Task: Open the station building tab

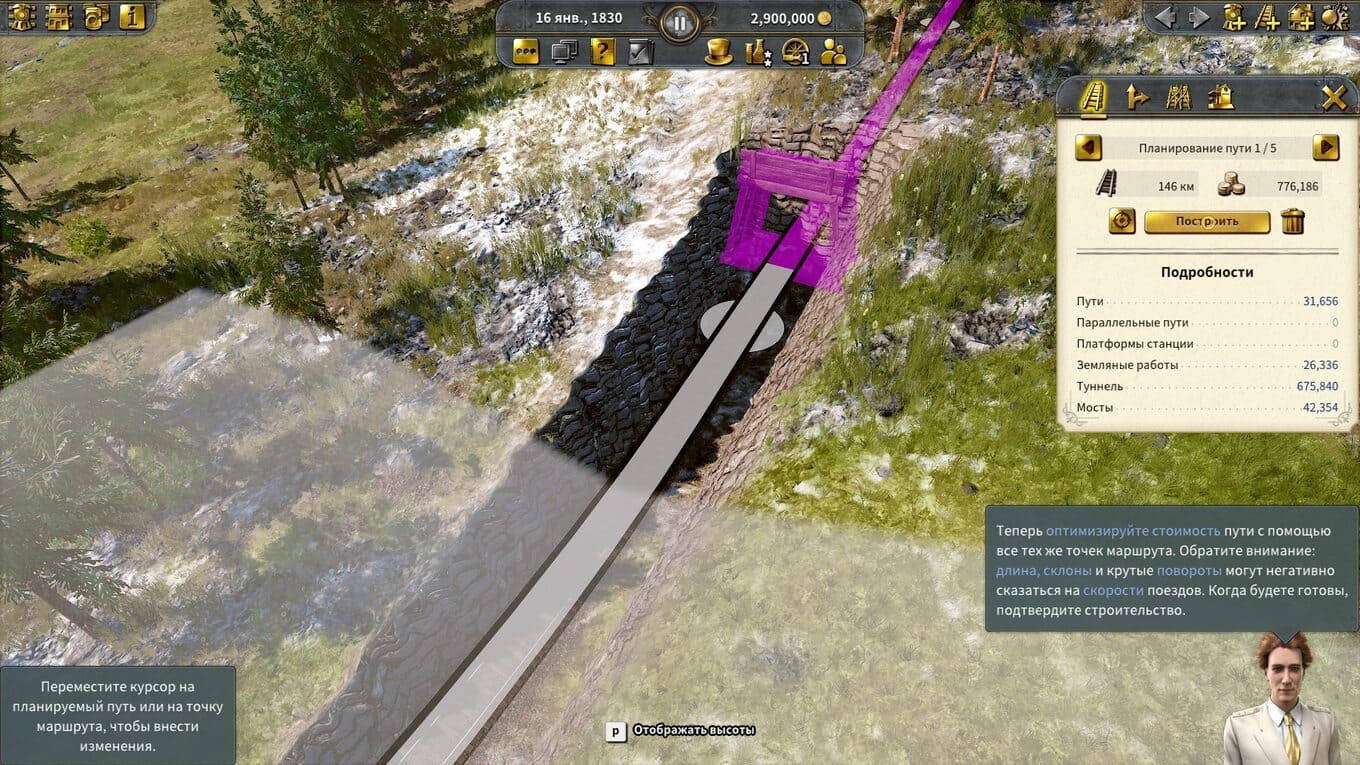Action: coord(1220,97)
